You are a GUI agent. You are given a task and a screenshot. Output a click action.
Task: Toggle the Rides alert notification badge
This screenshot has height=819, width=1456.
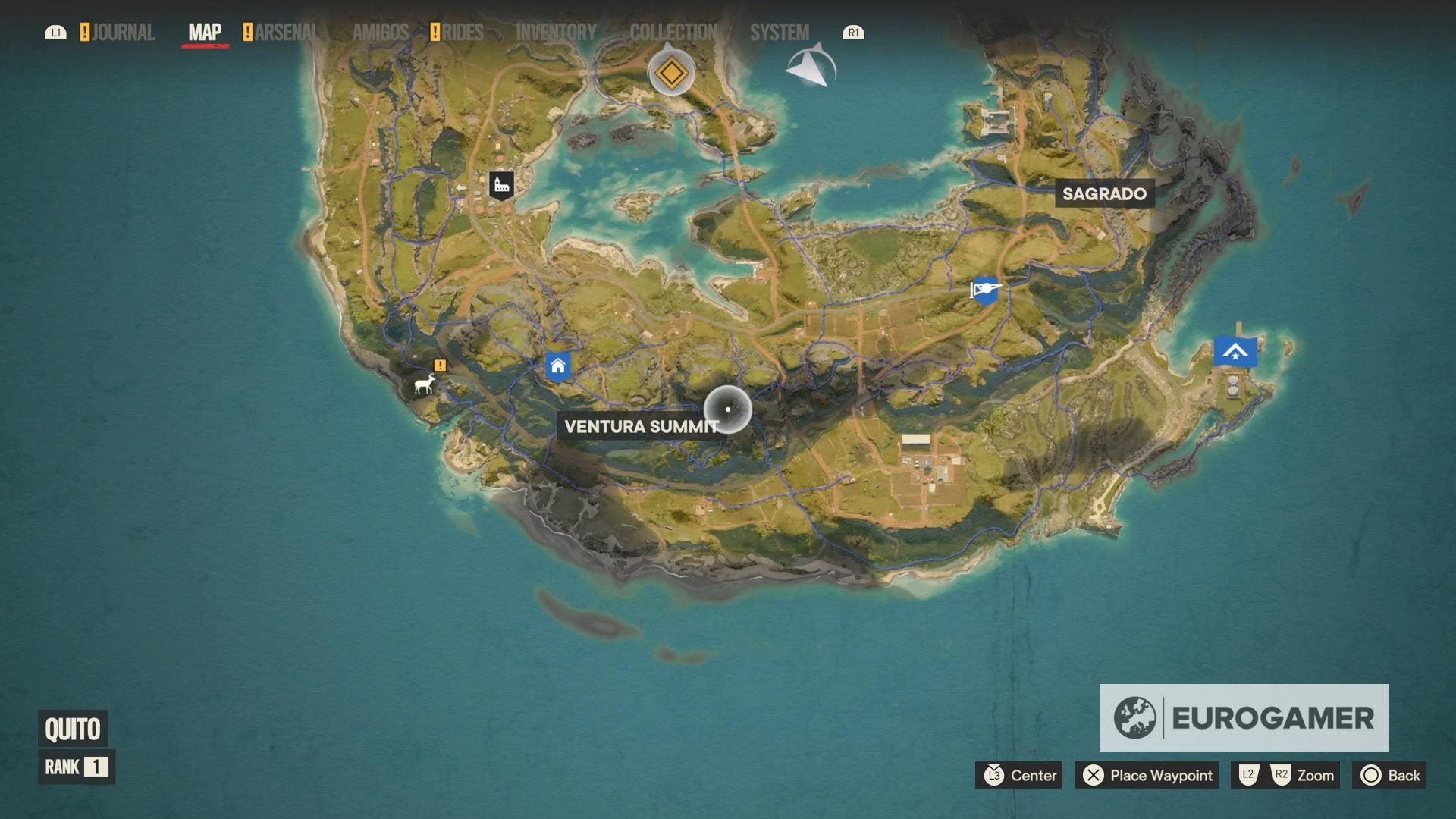(435, 32)
